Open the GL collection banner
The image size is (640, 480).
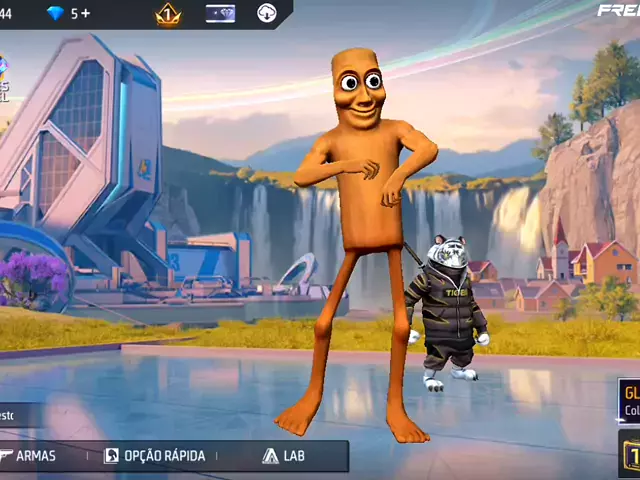click(x=629, y=401)
